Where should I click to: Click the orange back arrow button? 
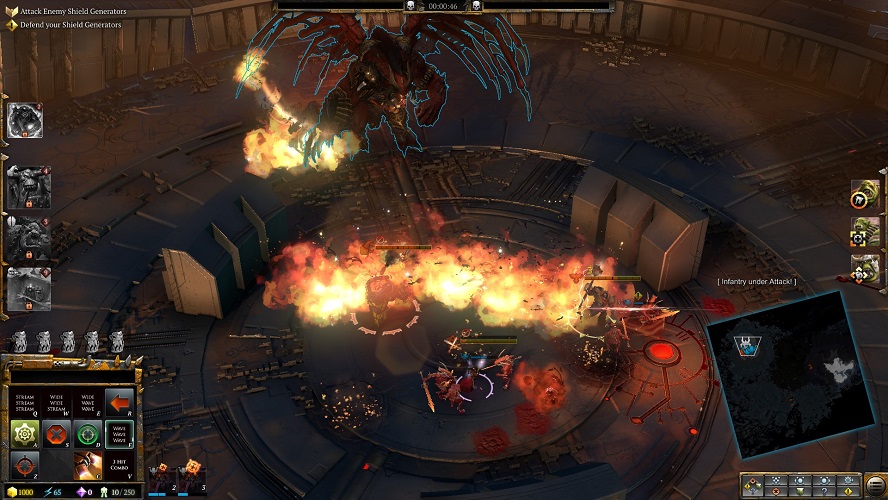point(119,403)
